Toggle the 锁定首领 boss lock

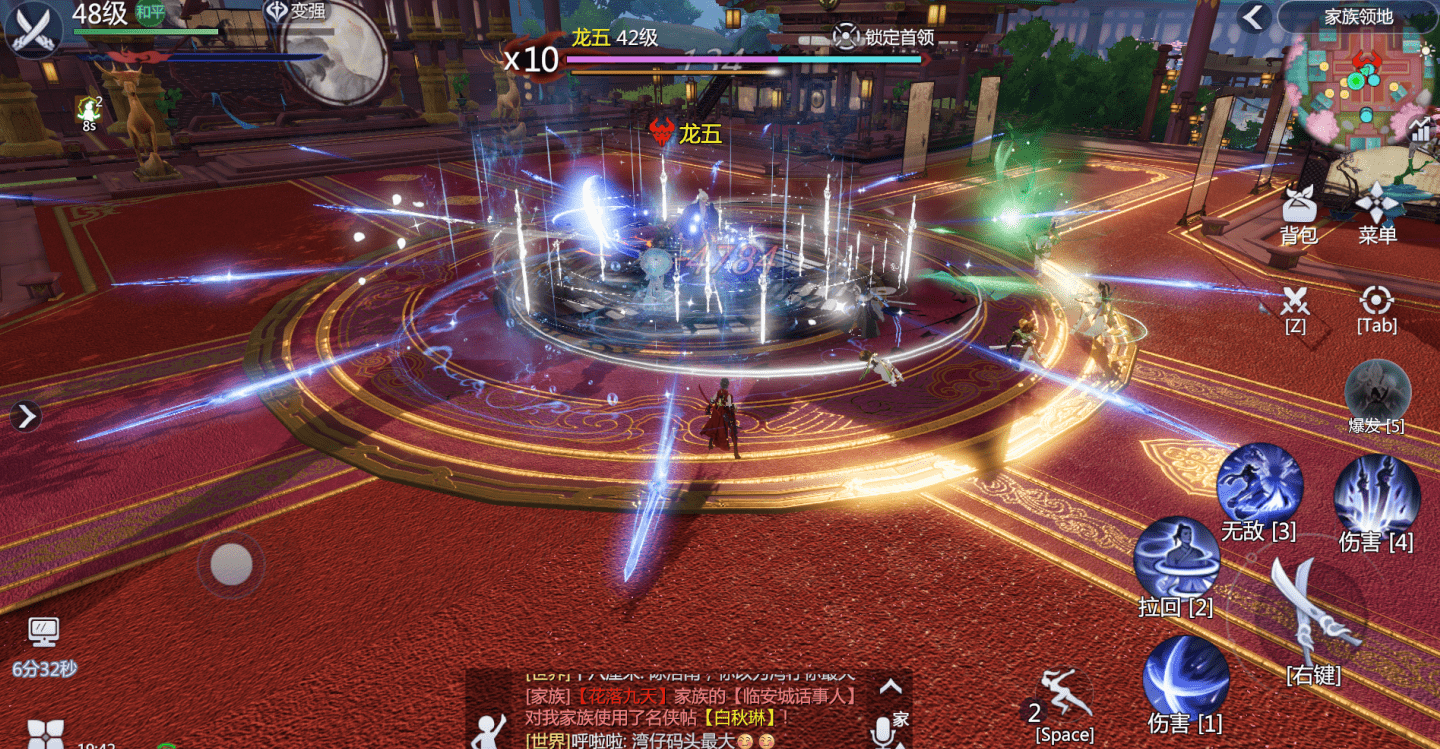[x=884, y=37]
